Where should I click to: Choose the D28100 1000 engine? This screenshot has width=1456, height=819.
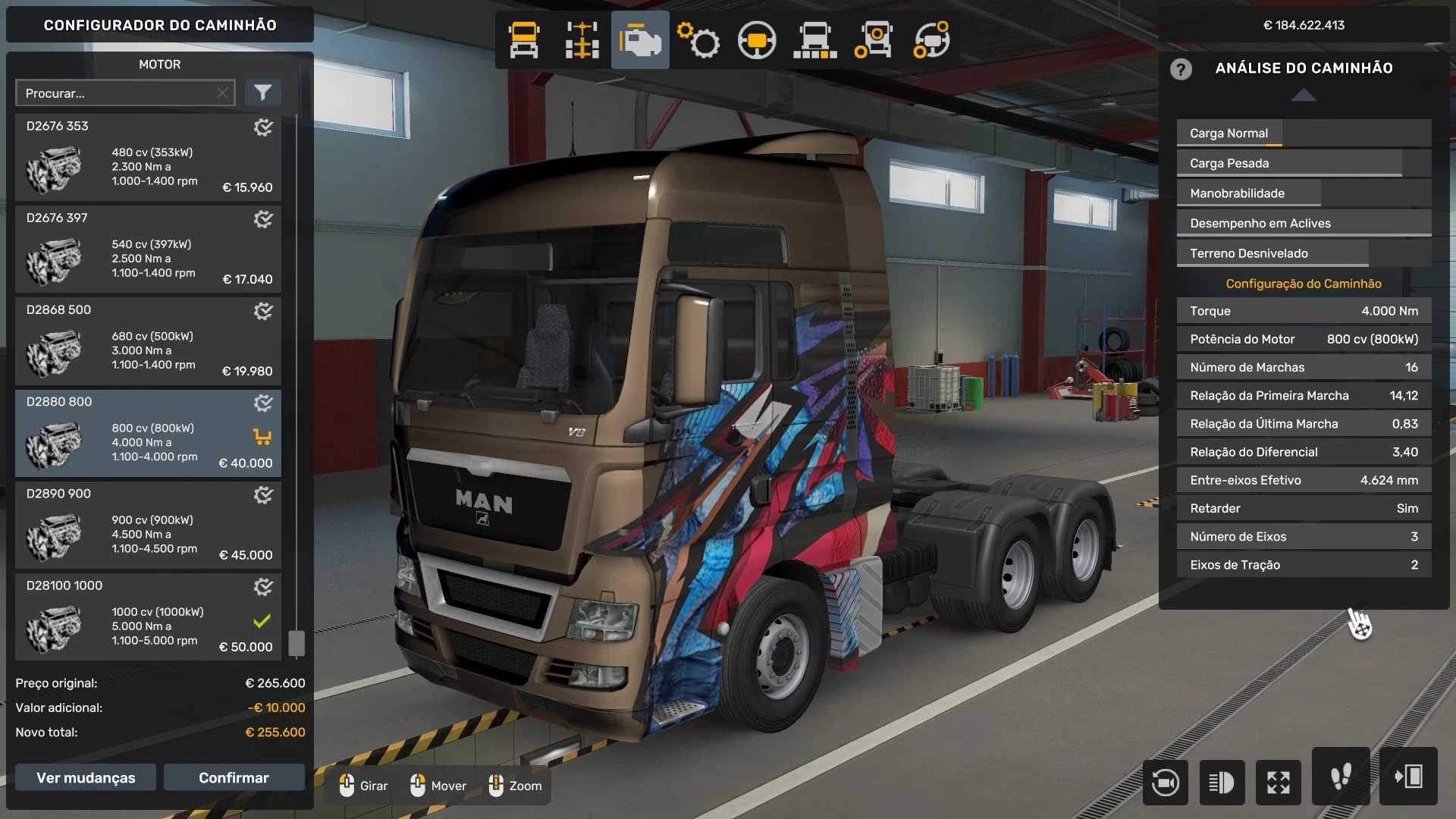[148, 617]
